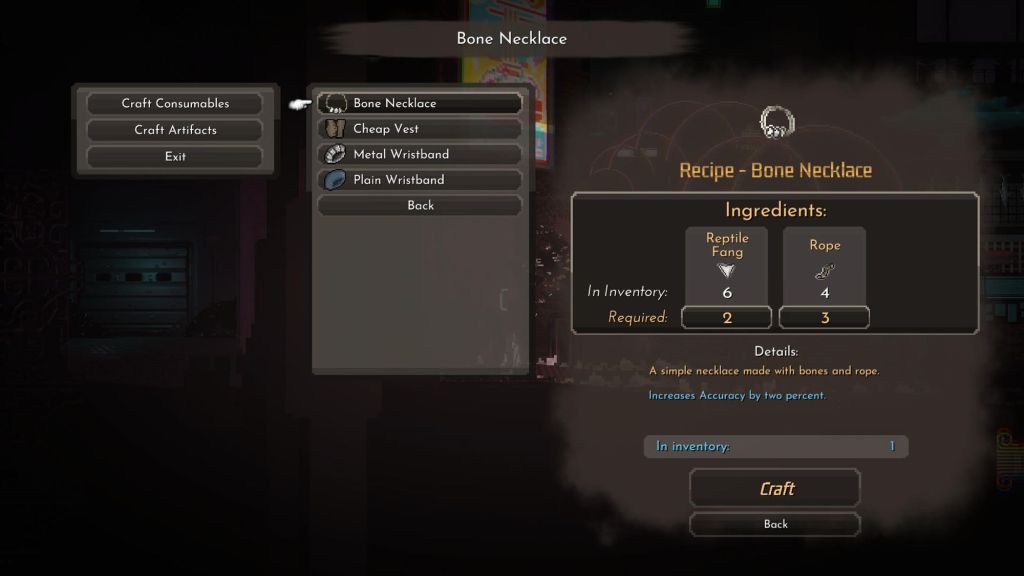Open the Craft Consumables menu

tap(175, 103)
